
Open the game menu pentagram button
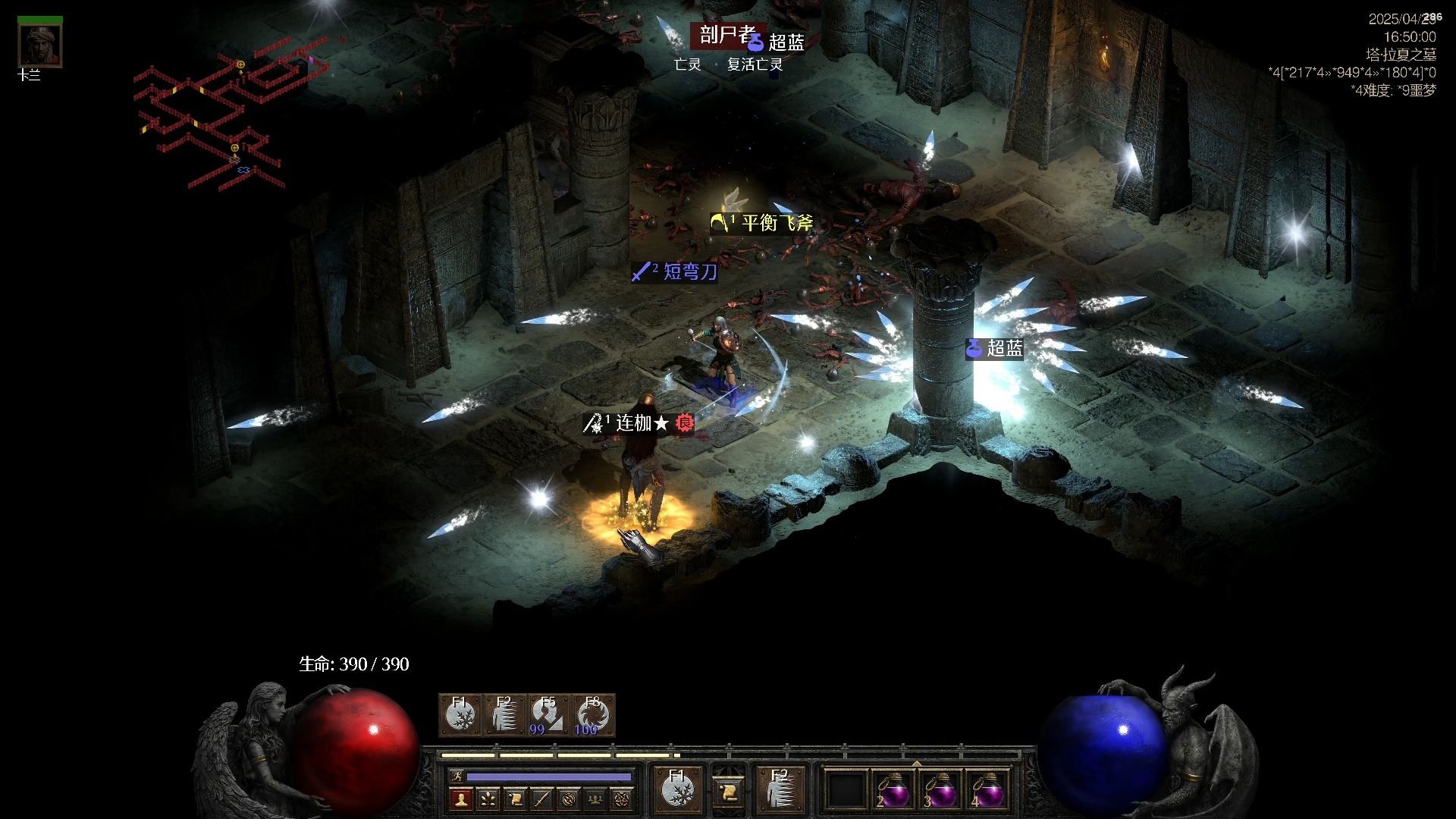tap(623, 799)
